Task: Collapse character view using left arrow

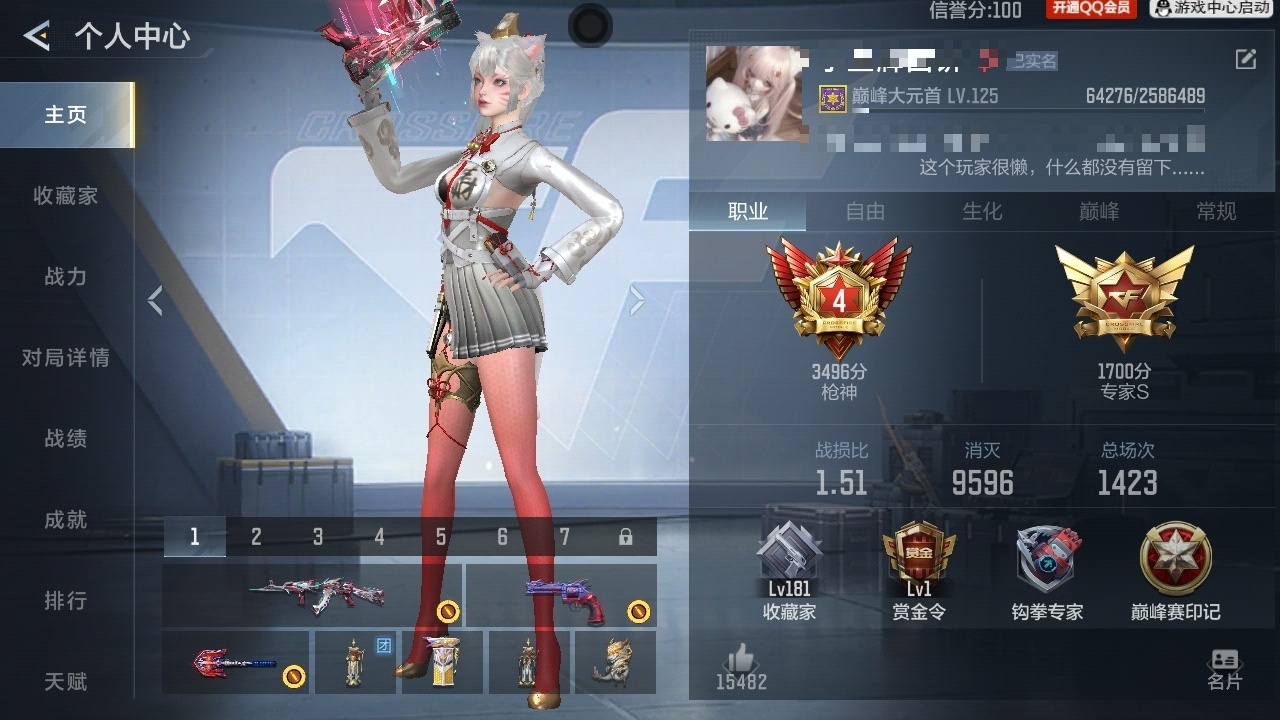Action: (156, 298)
